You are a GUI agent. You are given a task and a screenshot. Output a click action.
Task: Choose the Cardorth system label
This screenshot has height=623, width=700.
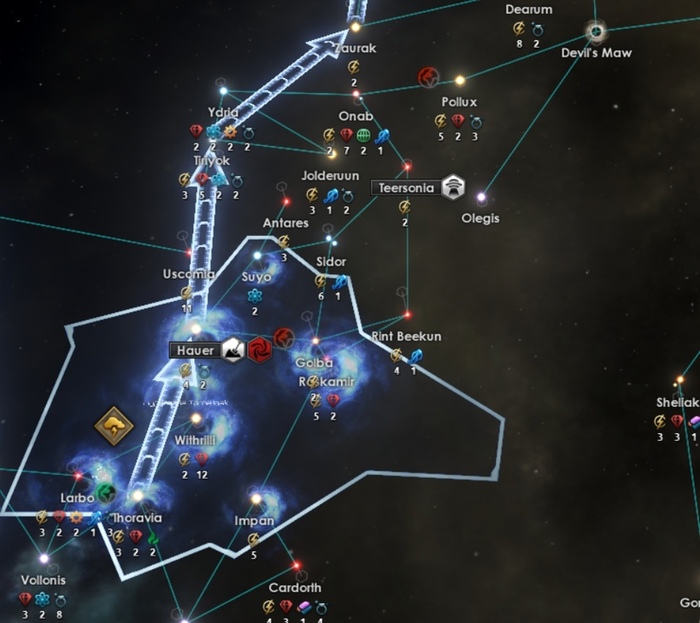pos(295,588)
